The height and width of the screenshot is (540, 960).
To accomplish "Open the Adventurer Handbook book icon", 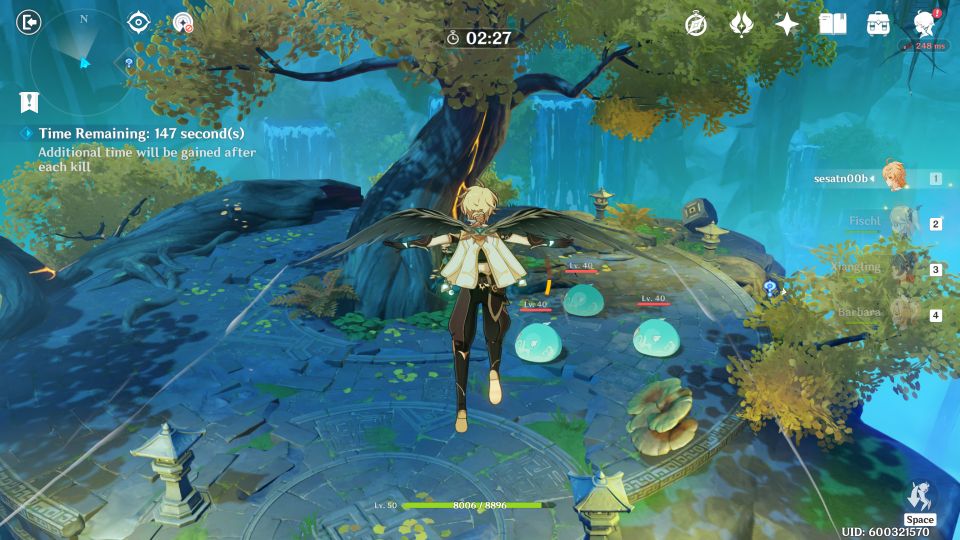I will [x=832, y=24].
